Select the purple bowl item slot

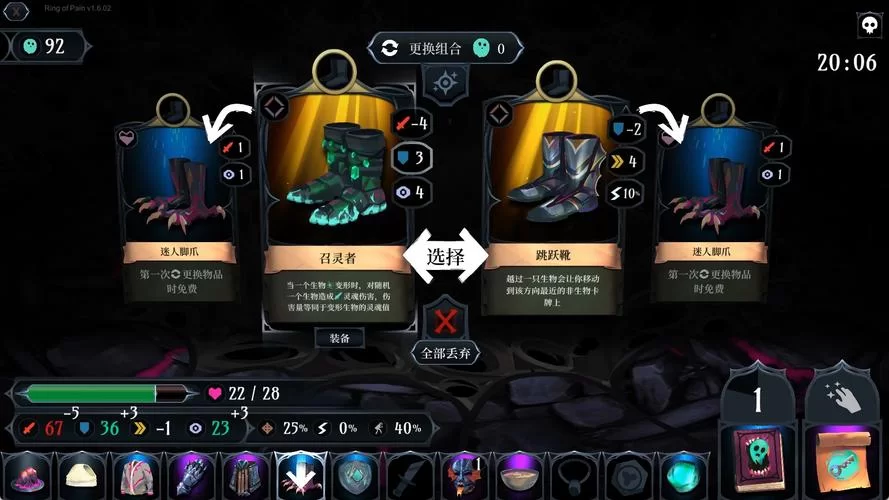[x=516, y=475]
